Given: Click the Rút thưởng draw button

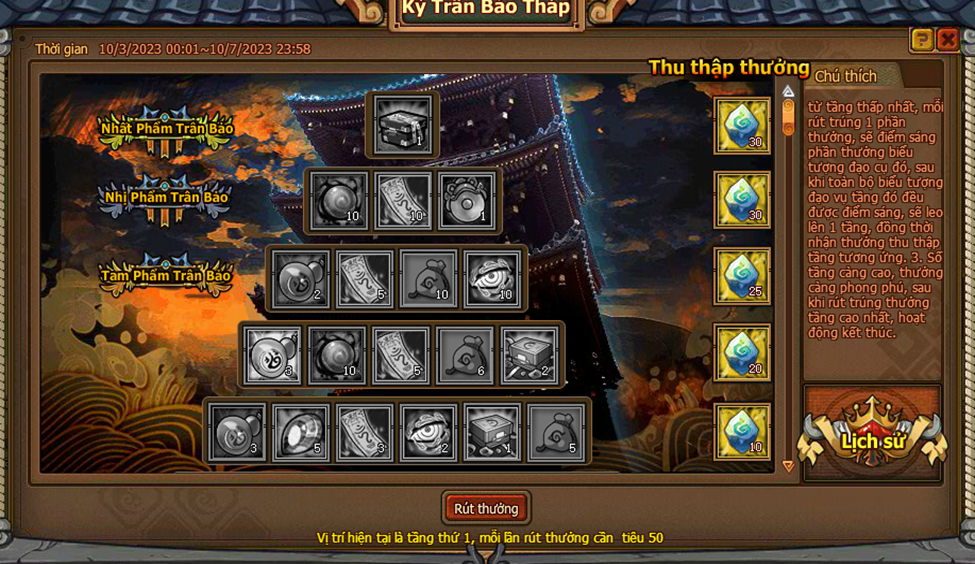Looking at the screenshot, I should click(486, 508).
